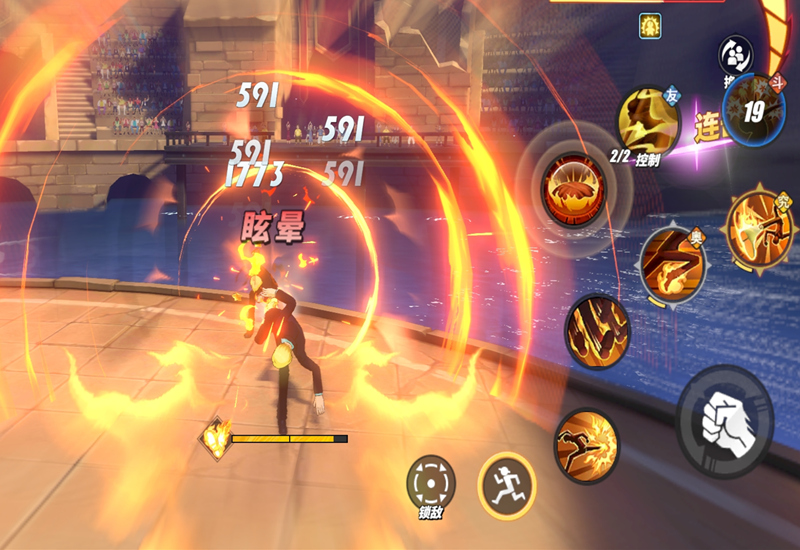800x550 pixels.
Task: Unleash the 究 ultimate fire kick
Action: [x=760, y=223]
